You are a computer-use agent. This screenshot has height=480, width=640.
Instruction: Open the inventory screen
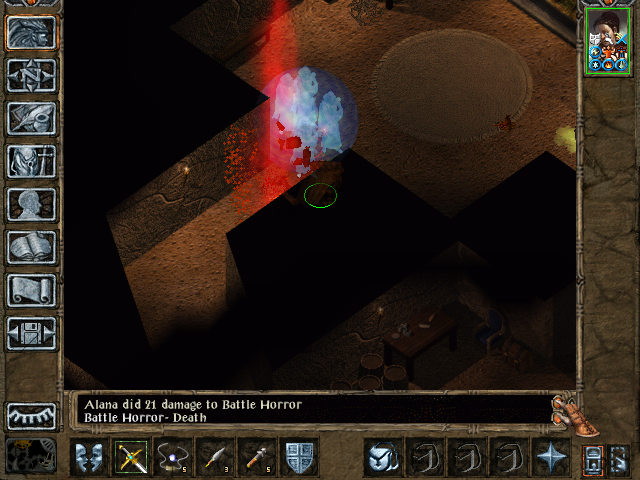pyautogui.click(x=31, y=161)
